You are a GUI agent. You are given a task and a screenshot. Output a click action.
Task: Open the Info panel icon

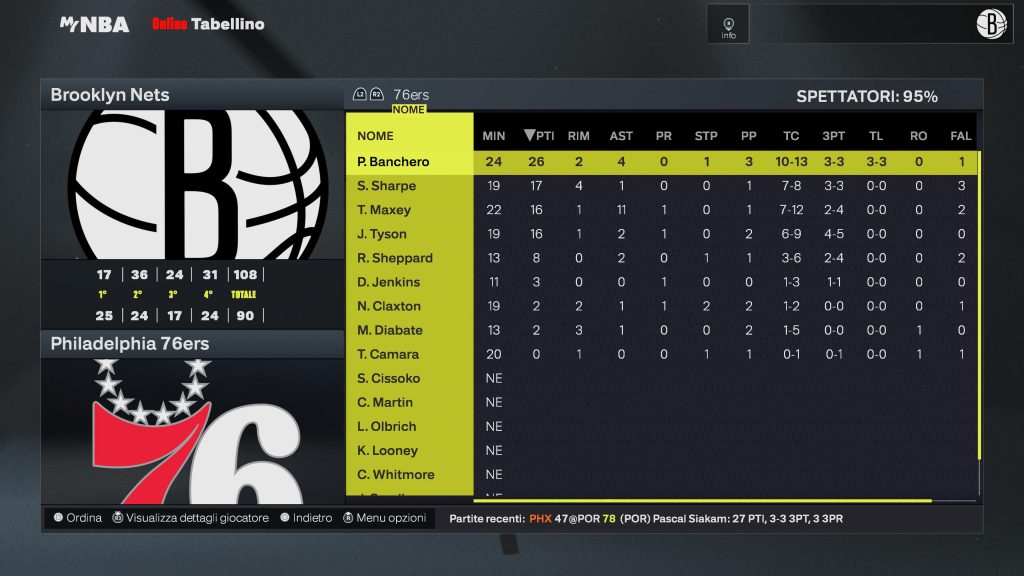[x=728, y=24]
